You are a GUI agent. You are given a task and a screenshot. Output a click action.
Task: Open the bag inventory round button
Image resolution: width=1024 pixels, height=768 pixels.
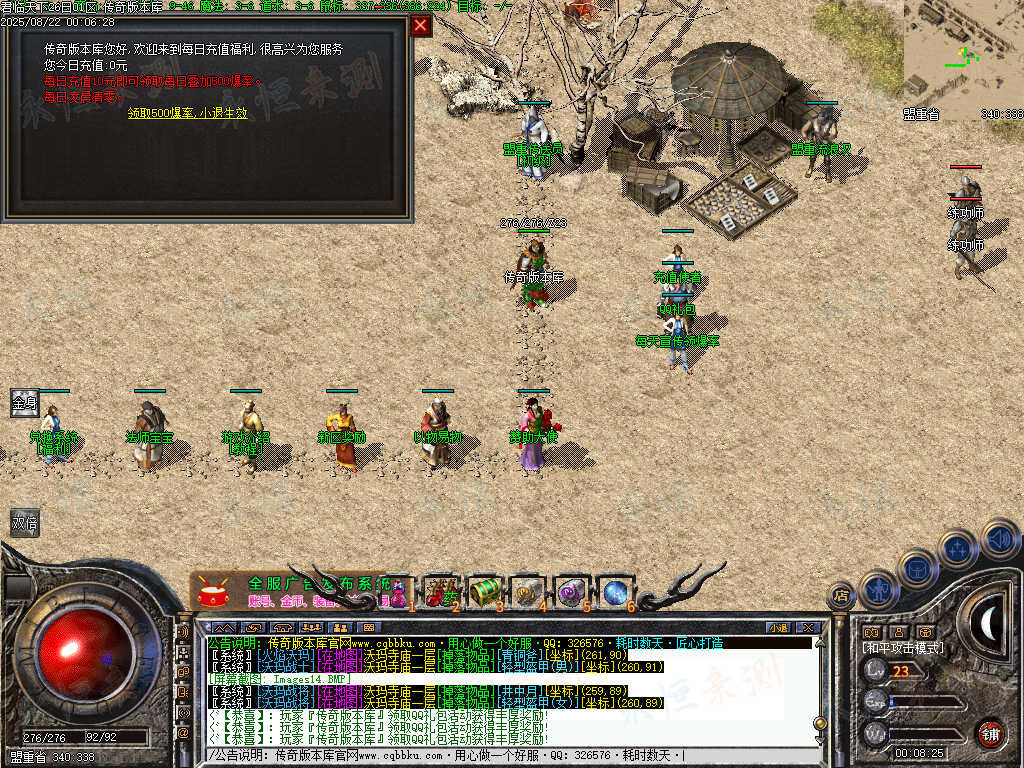pos(917,567)
